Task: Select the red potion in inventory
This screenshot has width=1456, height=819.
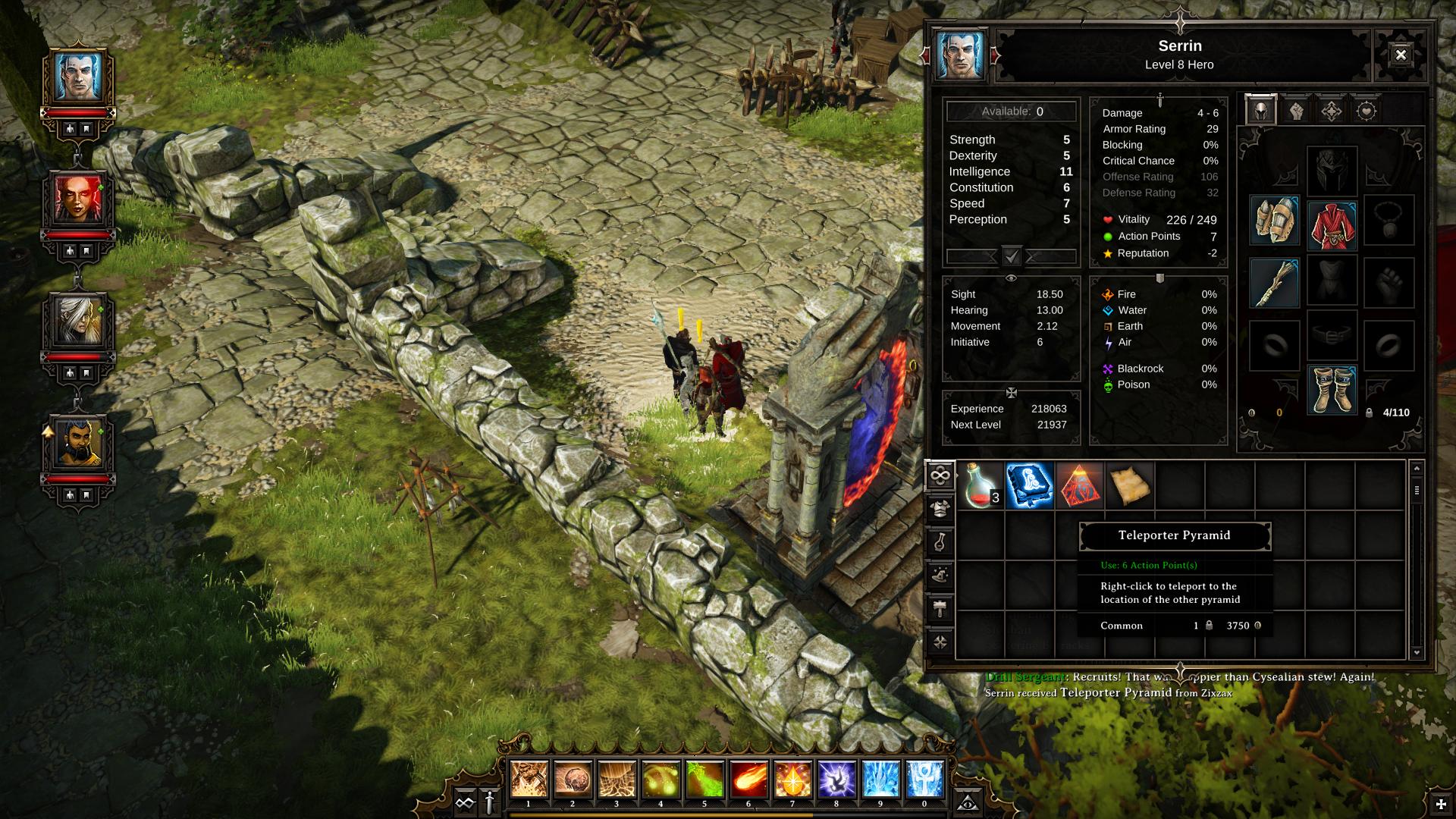Action: tap(980, 485)
